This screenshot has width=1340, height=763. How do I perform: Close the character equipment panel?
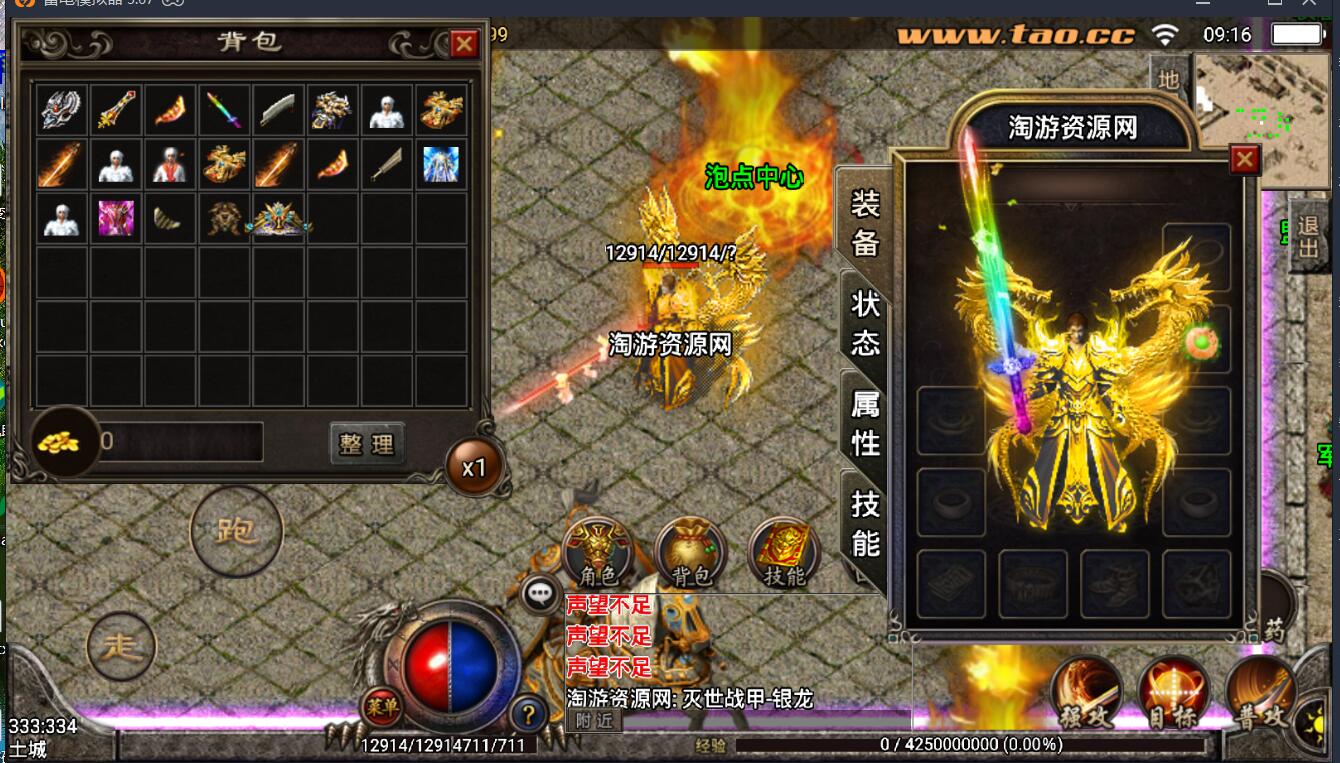coord(1244,160)
